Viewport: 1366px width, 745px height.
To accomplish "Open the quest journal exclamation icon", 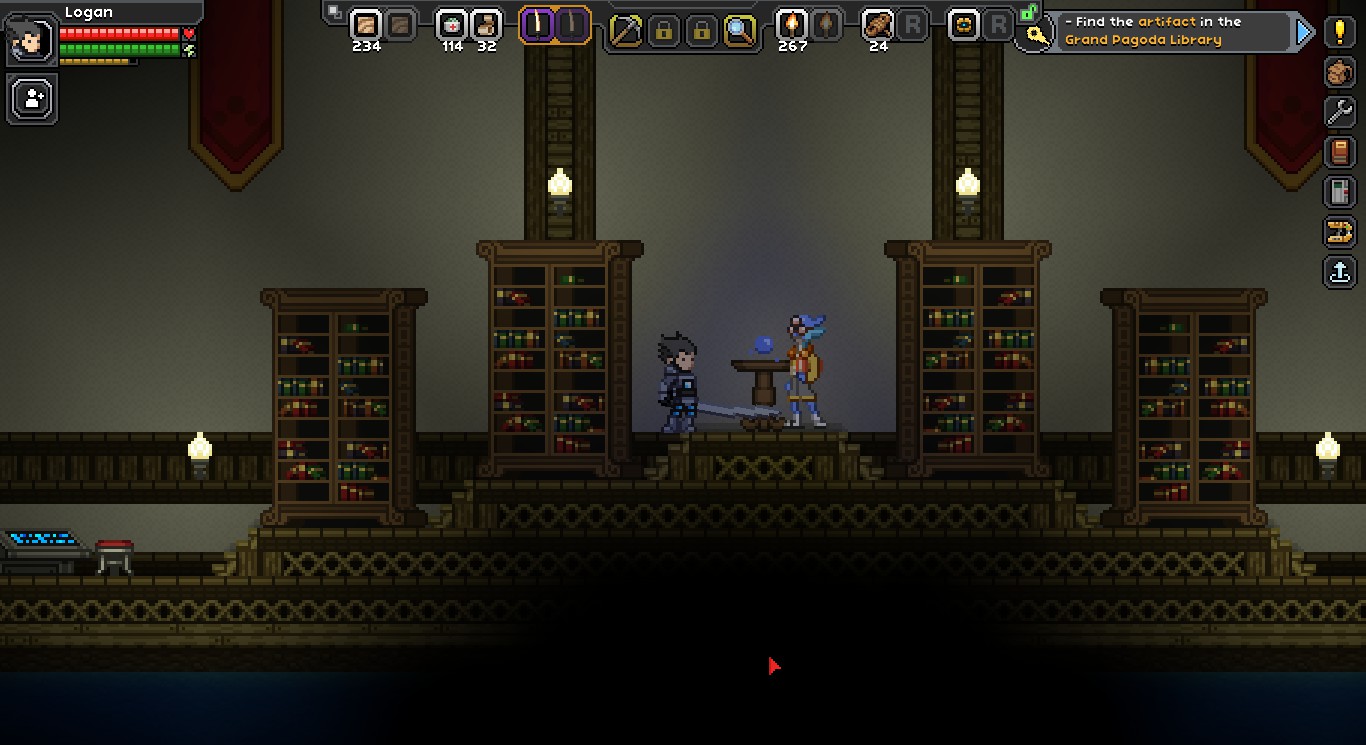I will point(1340,32).
